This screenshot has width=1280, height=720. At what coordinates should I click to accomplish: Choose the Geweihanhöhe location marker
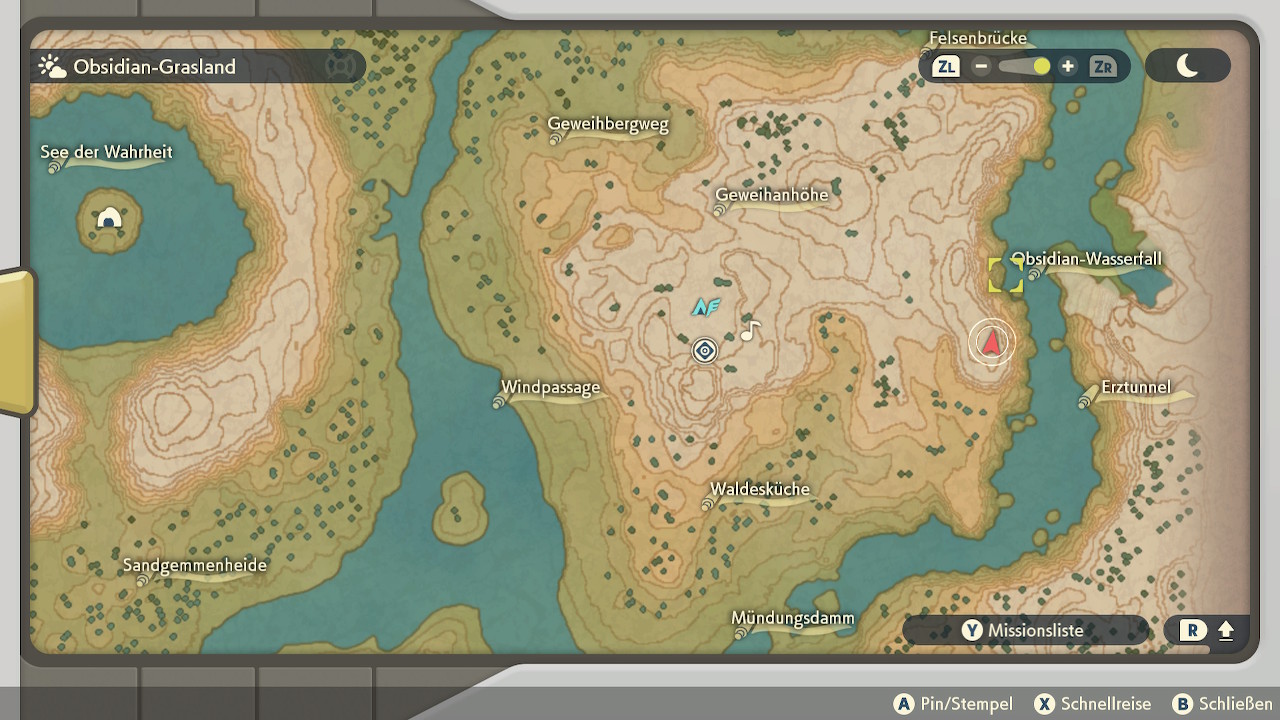[772, 195]
